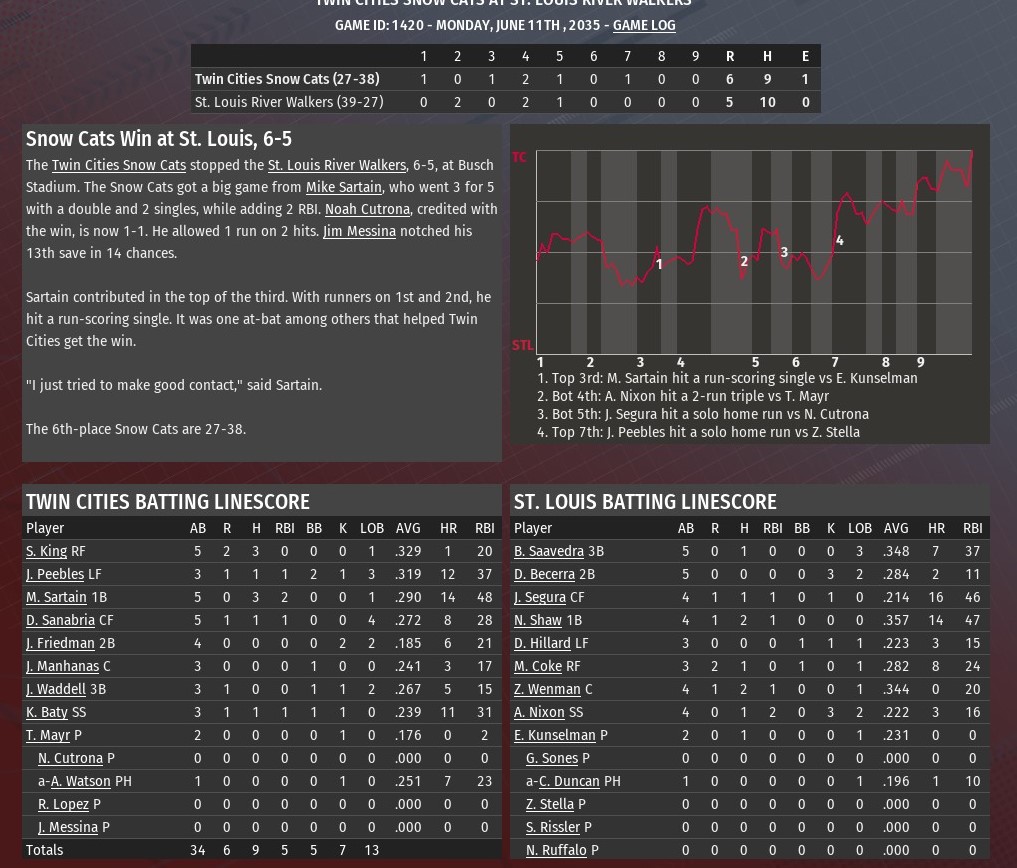Select J. Peebles in batting linescore
1017x868 pixels.
[x=55, y=574]
